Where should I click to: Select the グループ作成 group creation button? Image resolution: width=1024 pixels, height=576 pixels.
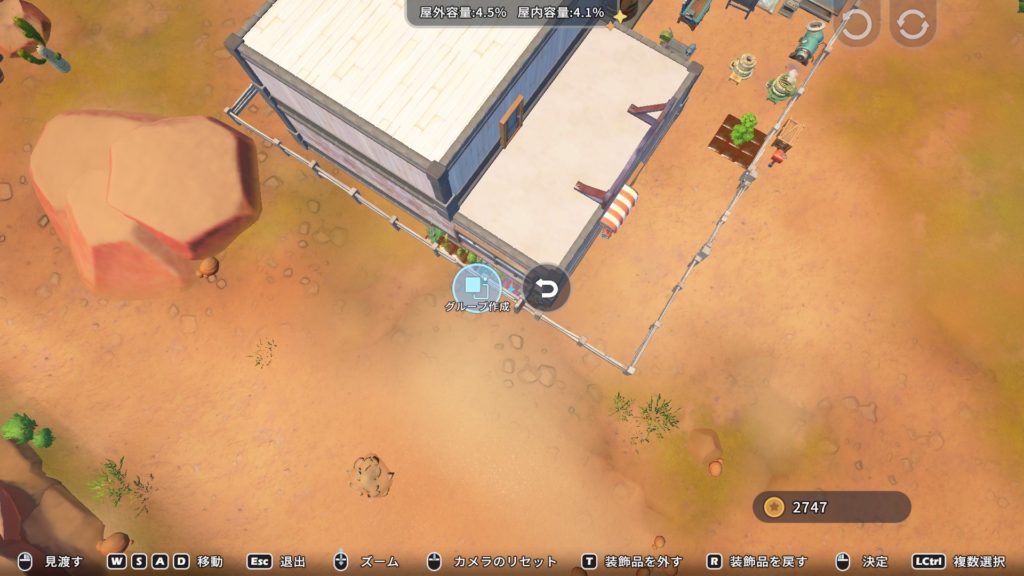(x=476, y=287)
